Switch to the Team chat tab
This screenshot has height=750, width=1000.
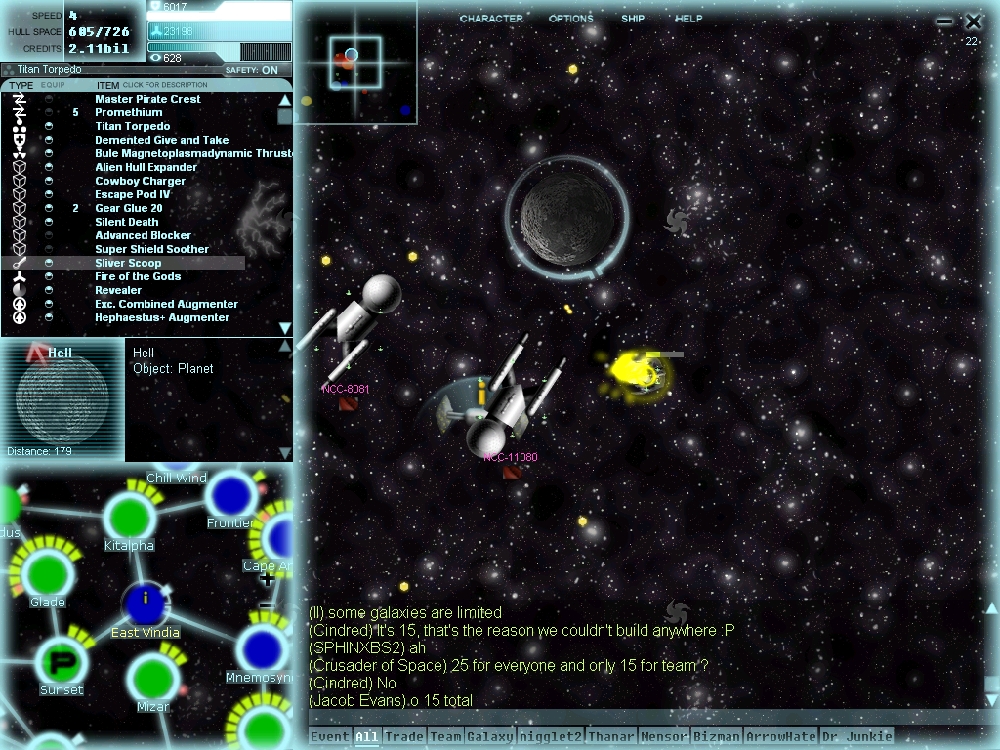pyautogui.click(x=445, y=737)
